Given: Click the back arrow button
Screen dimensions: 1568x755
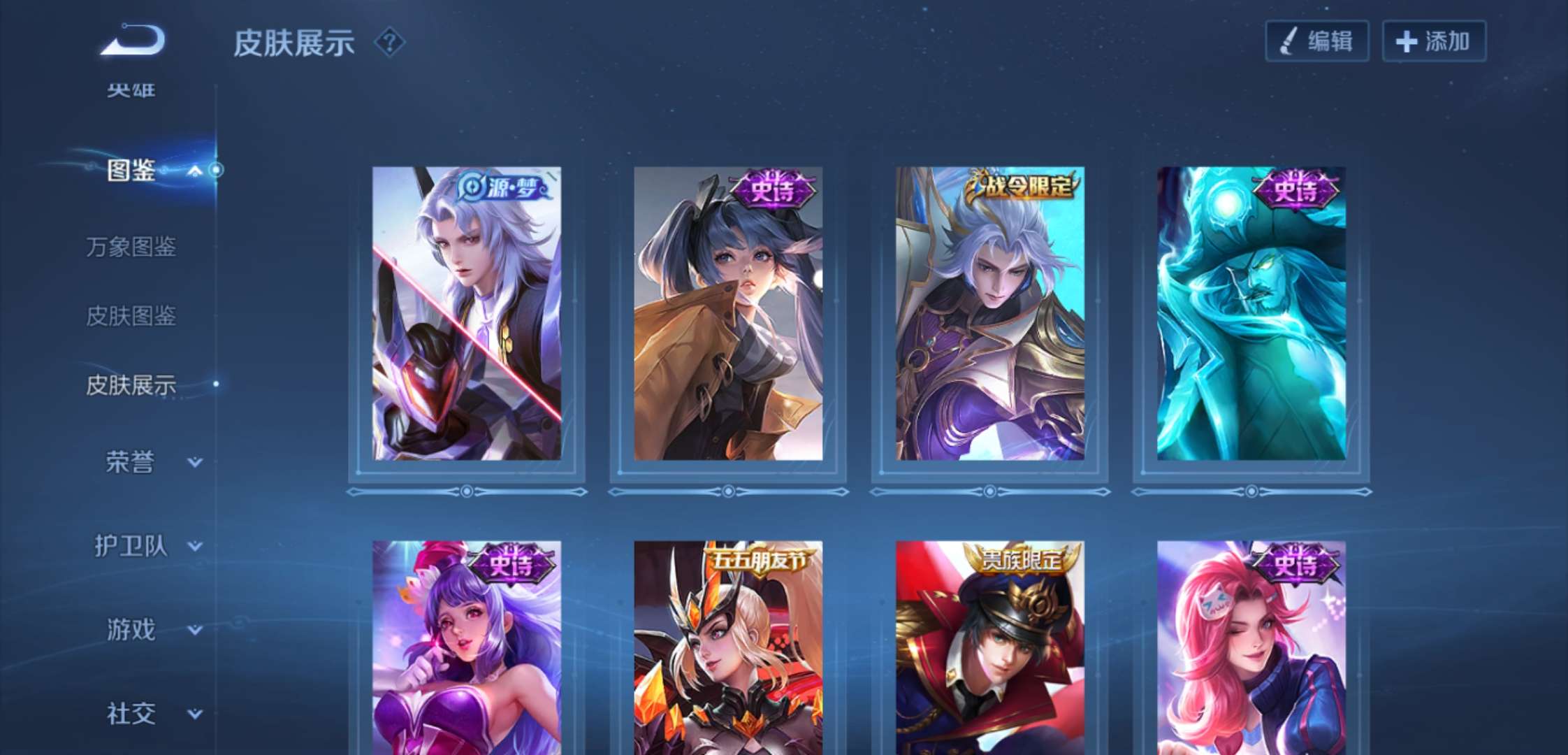Looking at the screenshot, I should click(133, 41).
